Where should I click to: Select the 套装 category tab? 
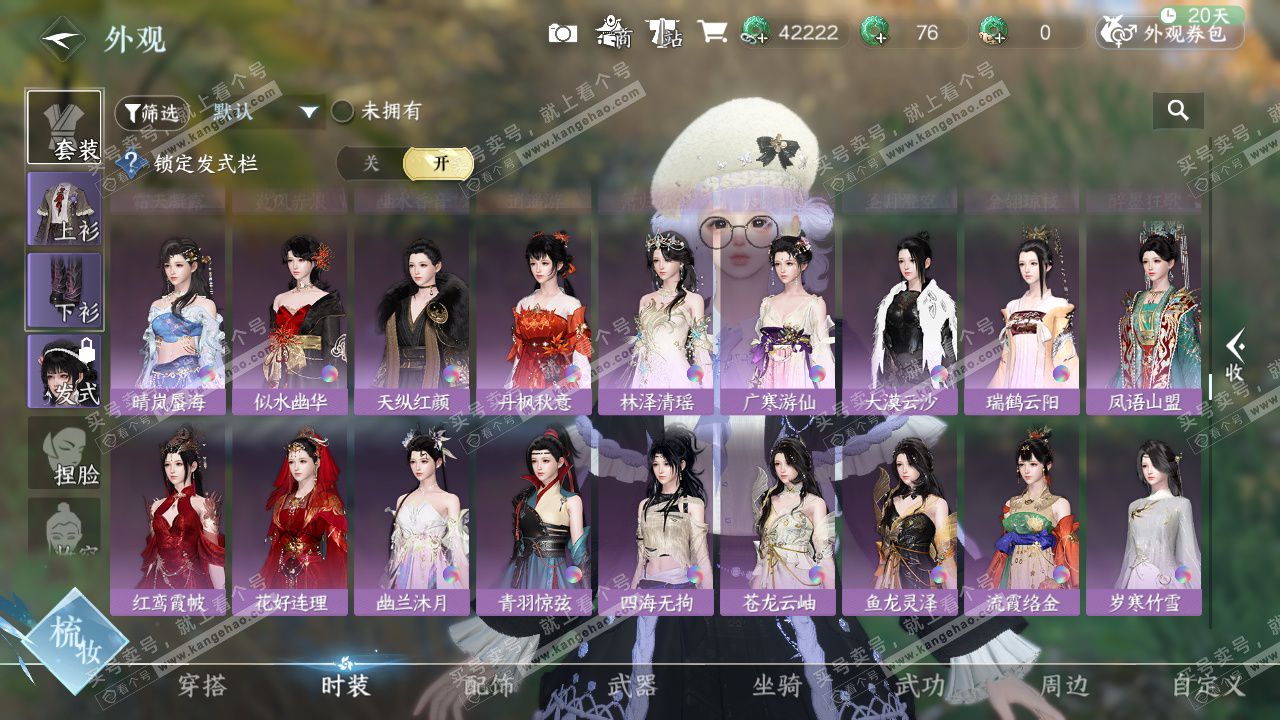64,127
